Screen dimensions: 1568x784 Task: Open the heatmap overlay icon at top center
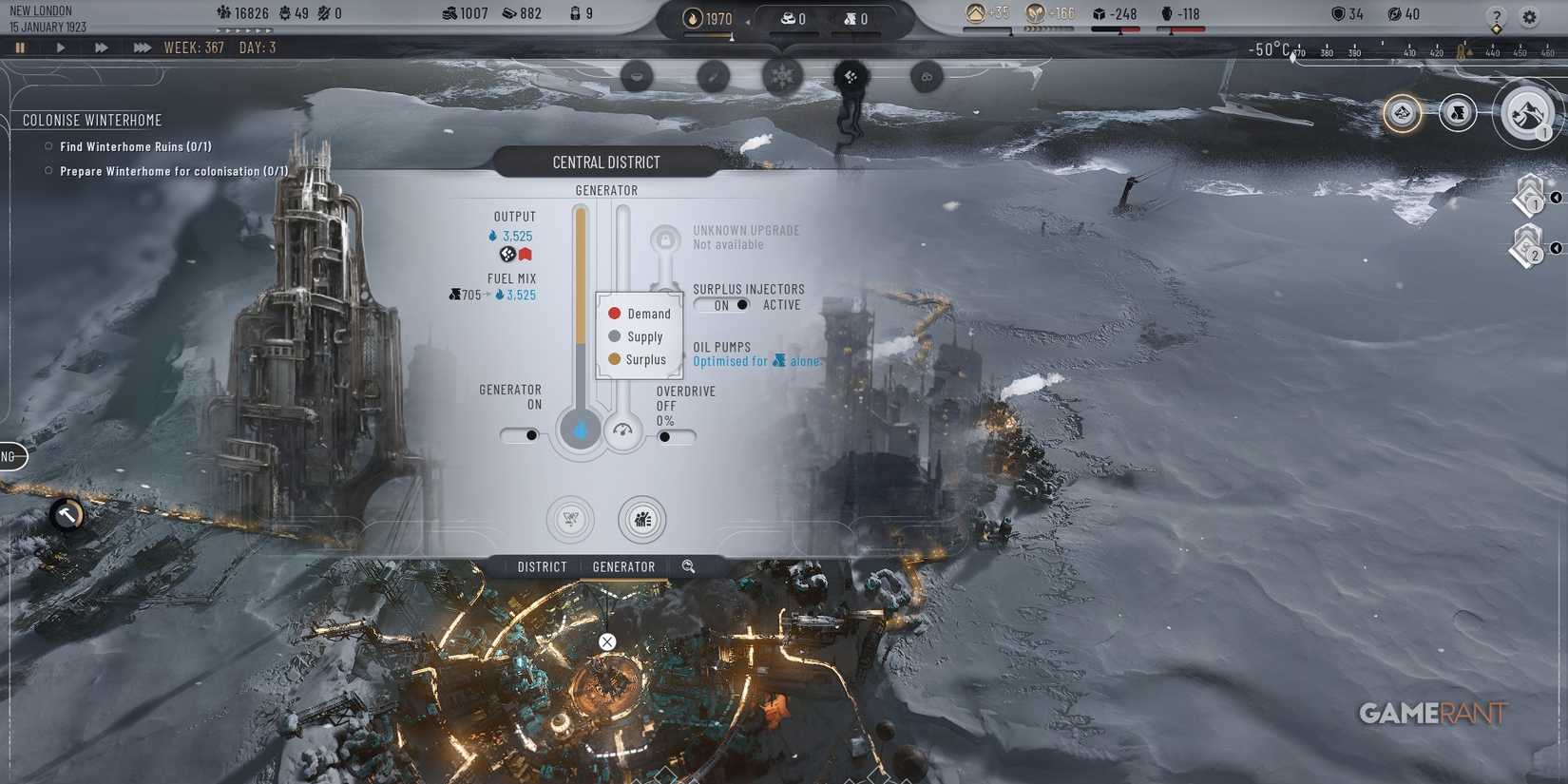636,76
